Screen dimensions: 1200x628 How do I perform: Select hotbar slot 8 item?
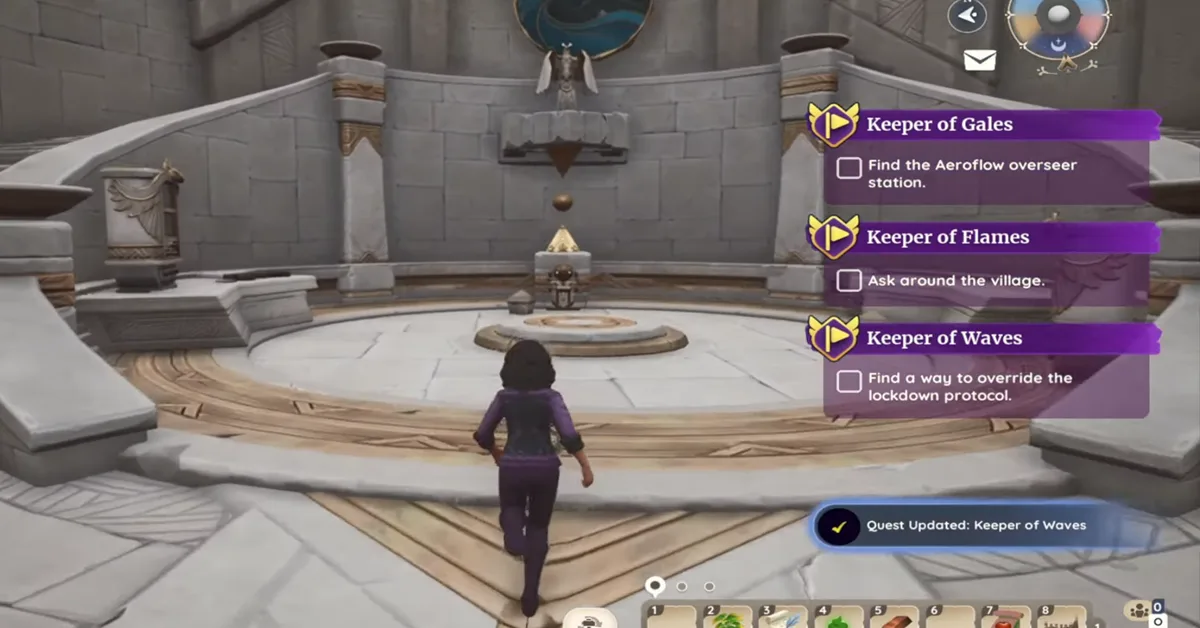coord(1060,618)
